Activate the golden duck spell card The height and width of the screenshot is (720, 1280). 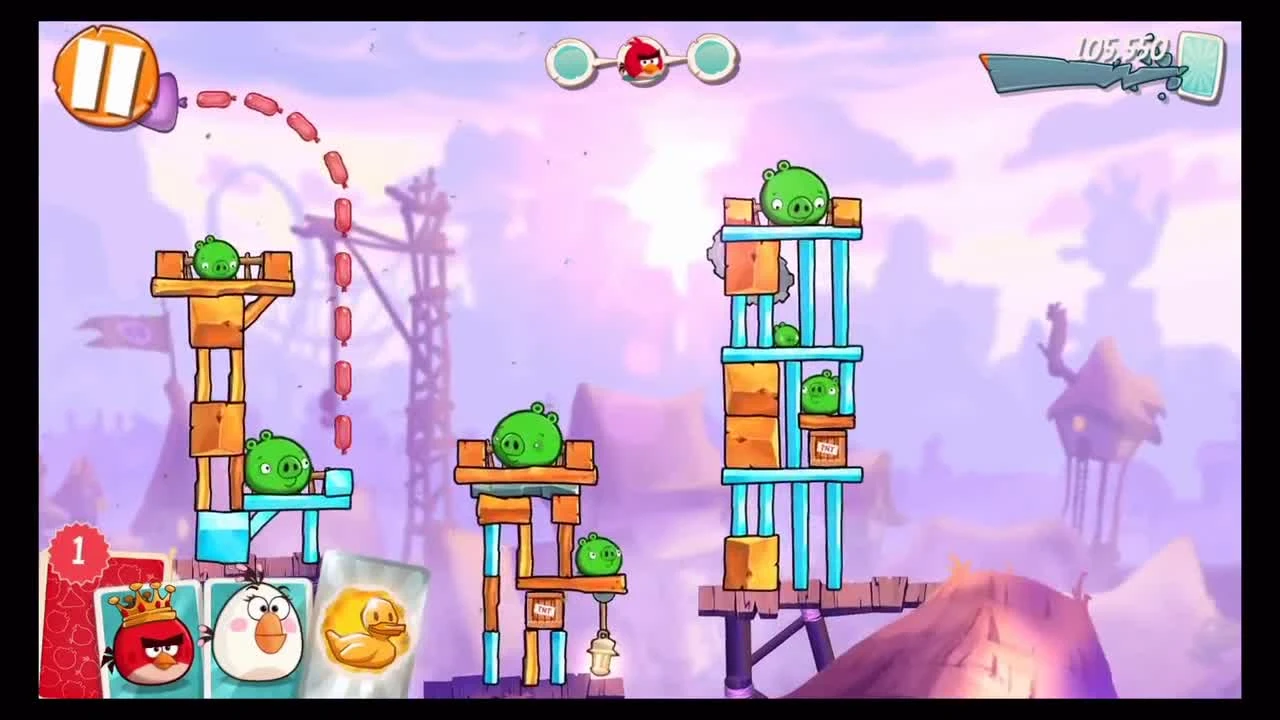(368, 630)
